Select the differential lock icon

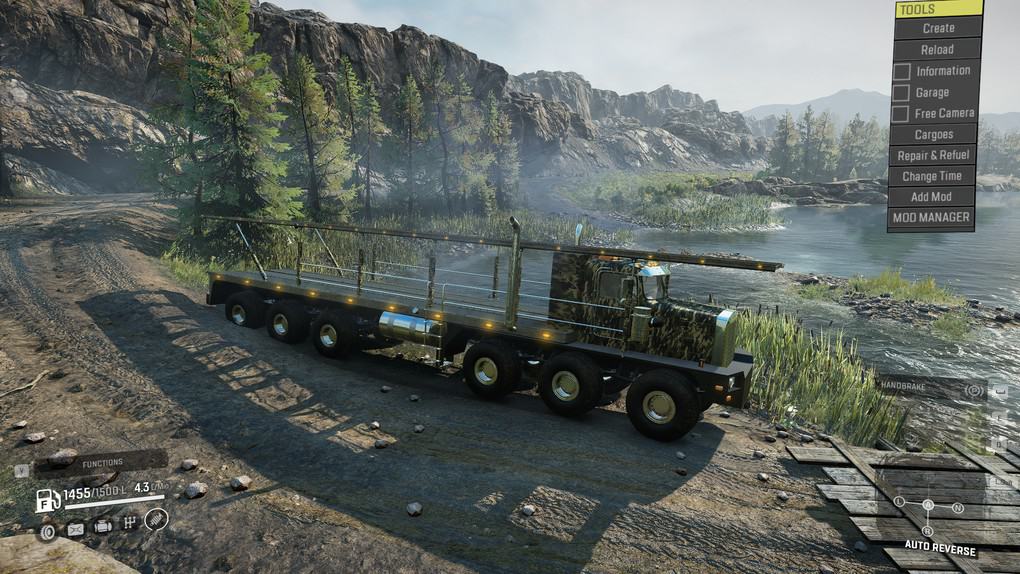click(47, 532)
